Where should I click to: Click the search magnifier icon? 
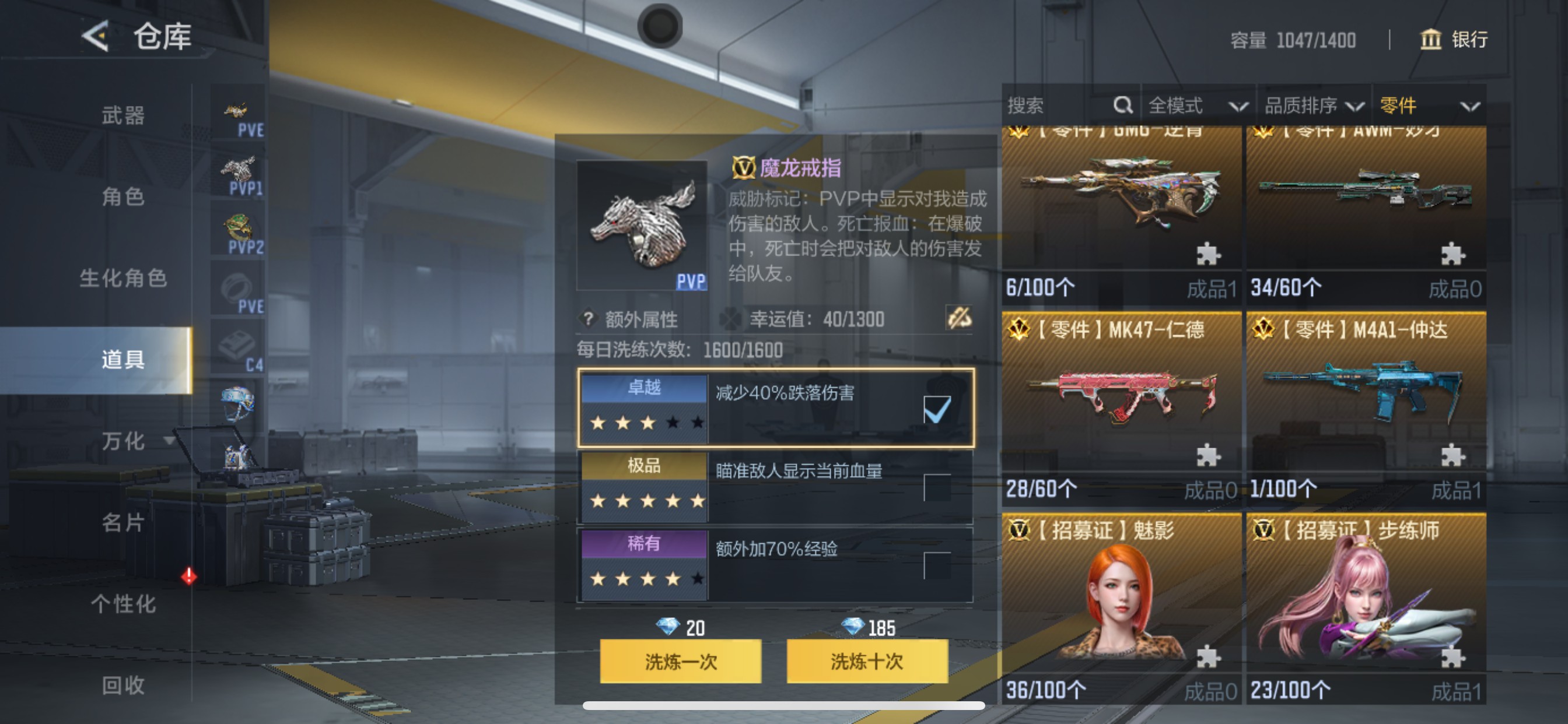pos(1123,105)
